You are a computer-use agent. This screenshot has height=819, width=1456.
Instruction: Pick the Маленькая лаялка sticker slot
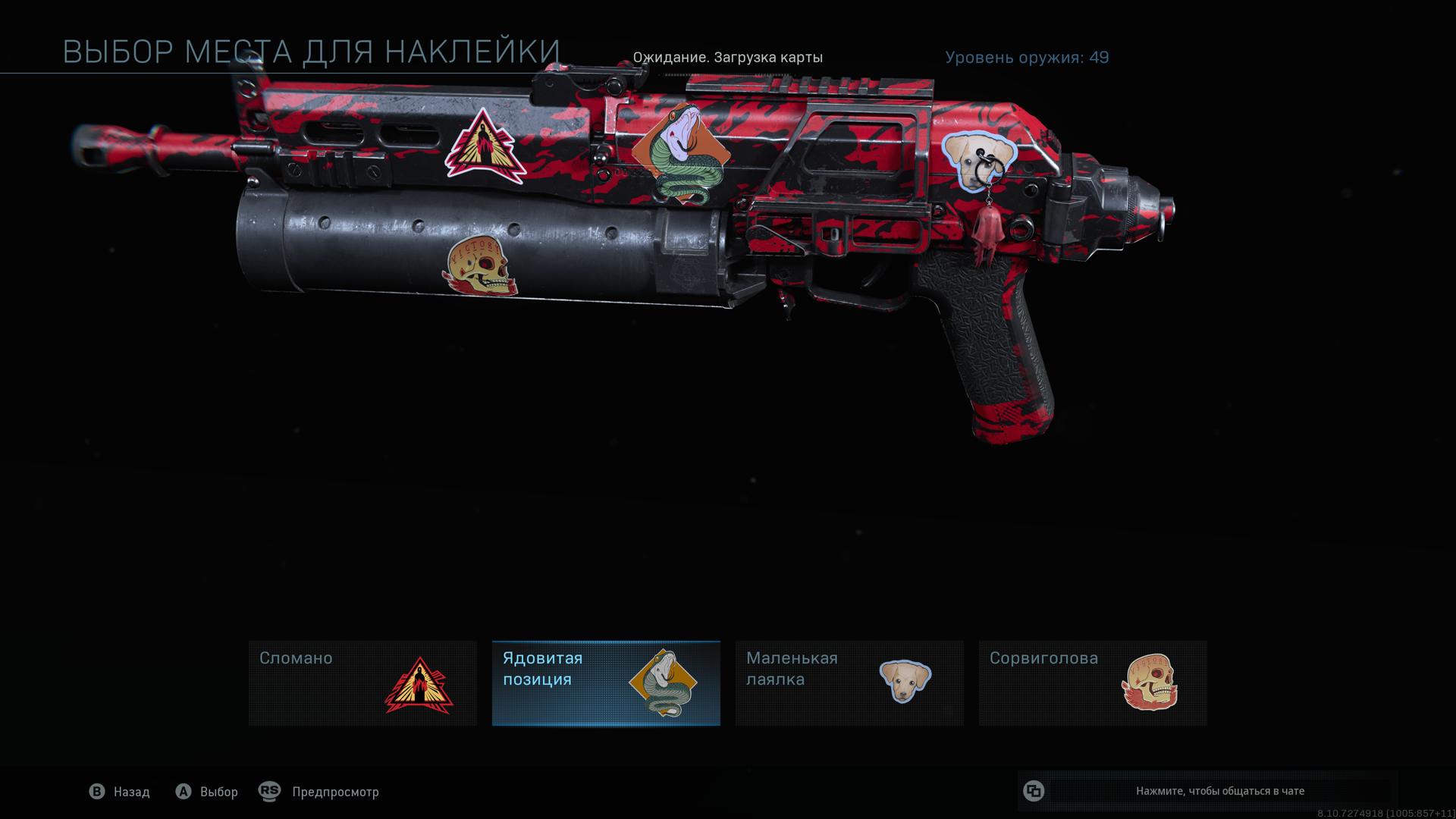pos(849,683)
